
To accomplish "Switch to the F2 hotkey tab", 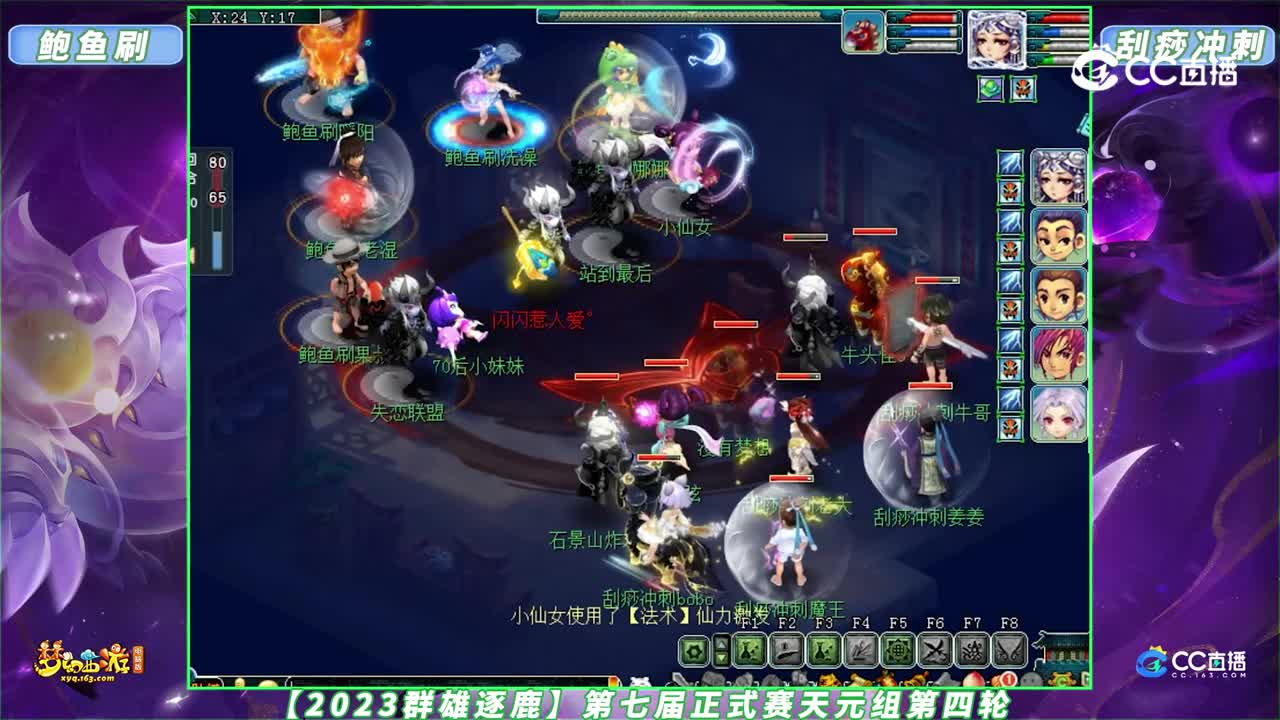I will (786, 625).
